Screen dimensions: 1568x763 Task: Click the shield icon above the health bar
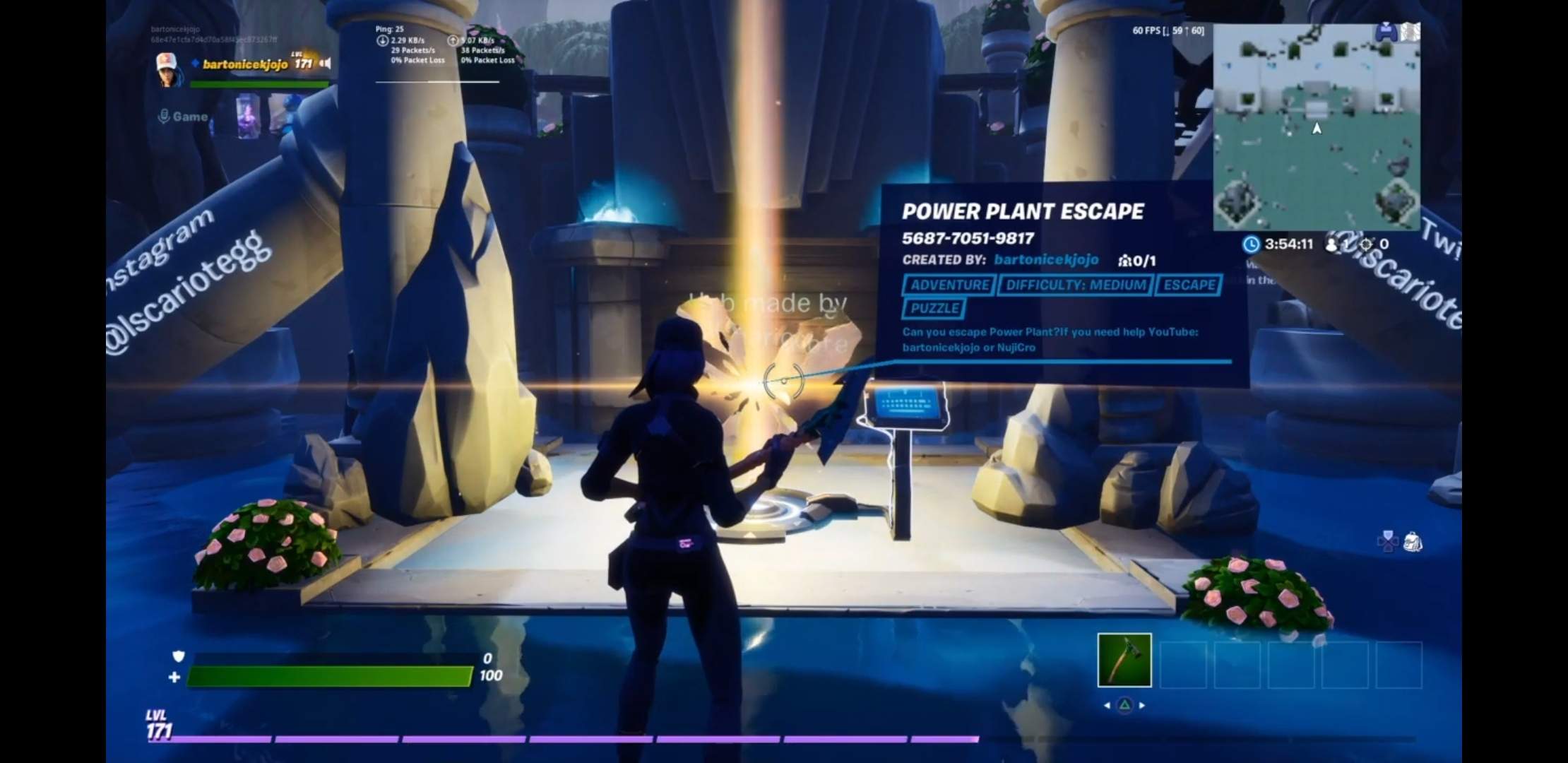[x=179, y=656]
